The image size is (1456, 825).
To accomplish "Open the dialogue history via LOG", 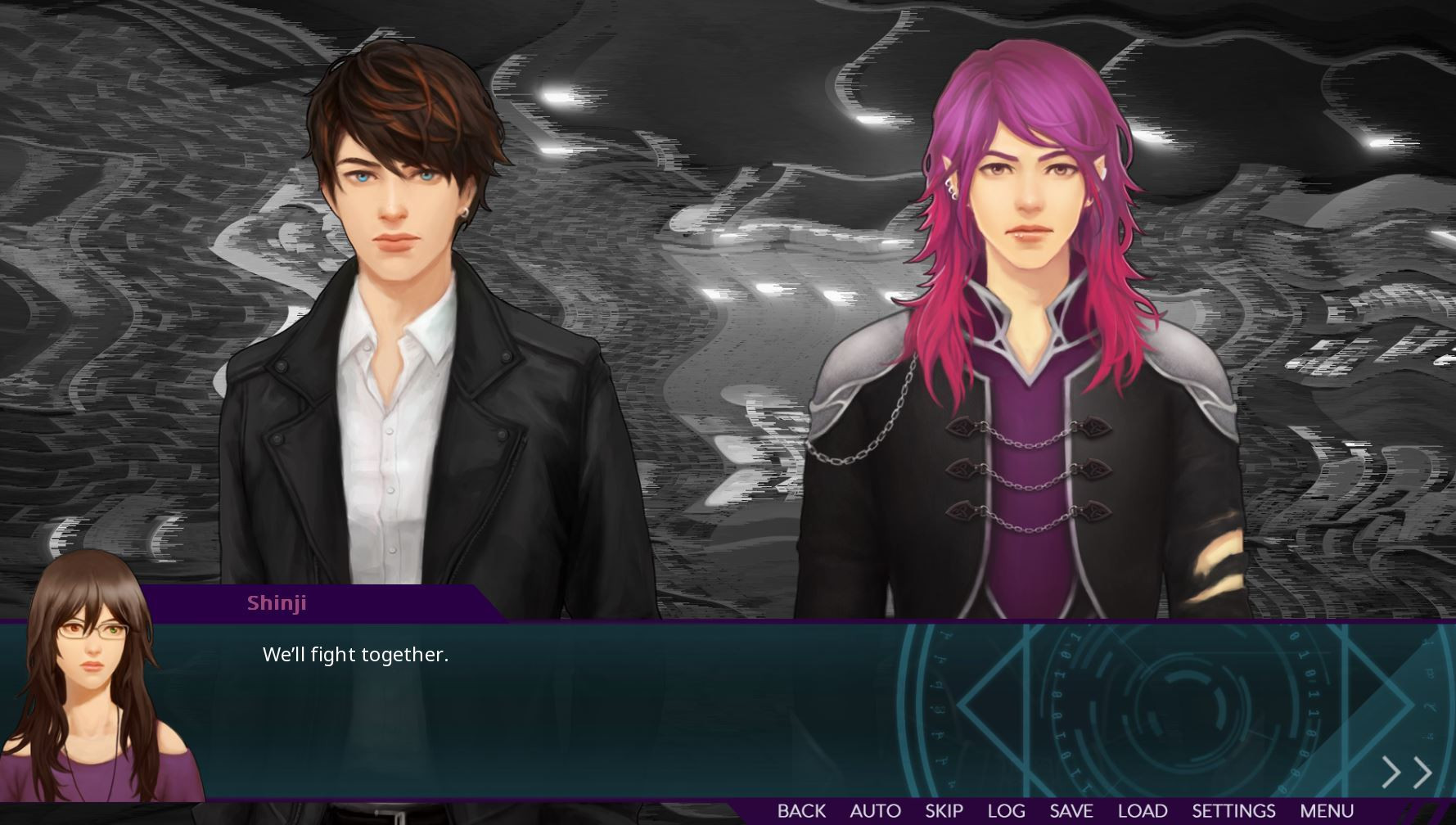I will coord(1008,810).
